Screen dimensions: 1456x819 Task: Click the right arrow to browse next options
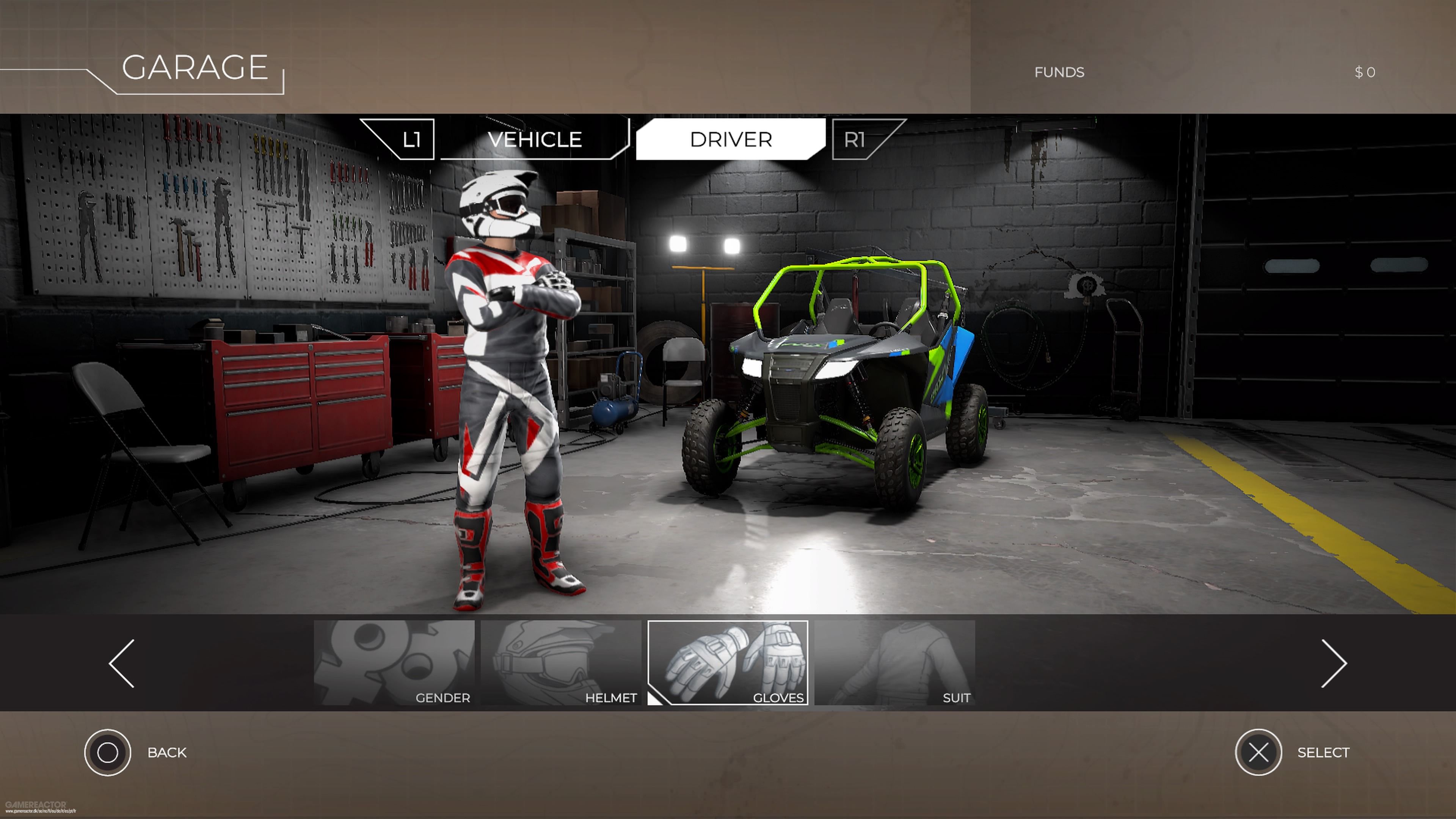tap(1334, 664)
